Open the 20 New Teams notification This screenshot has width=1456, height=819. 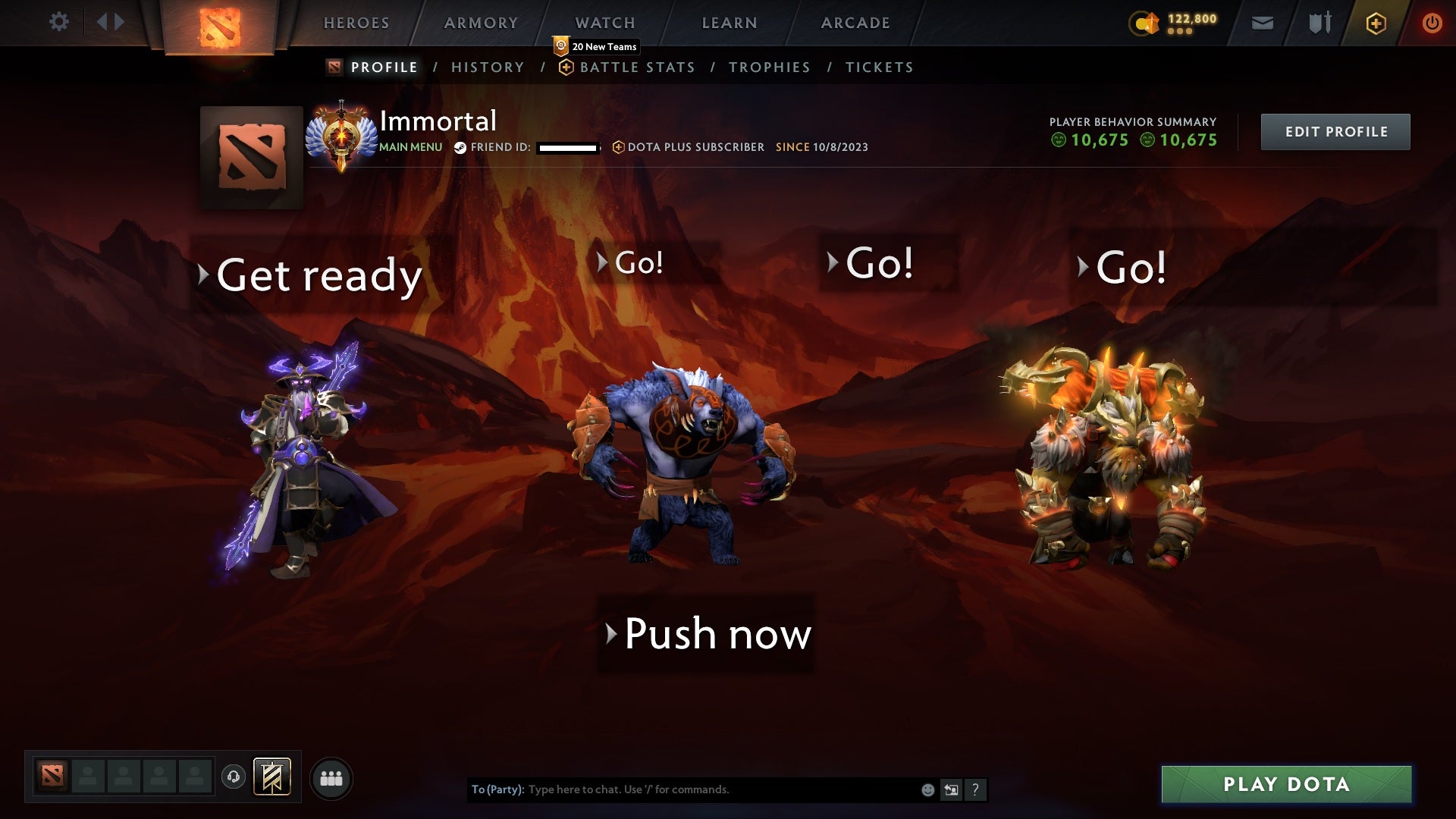pos(596,46)
